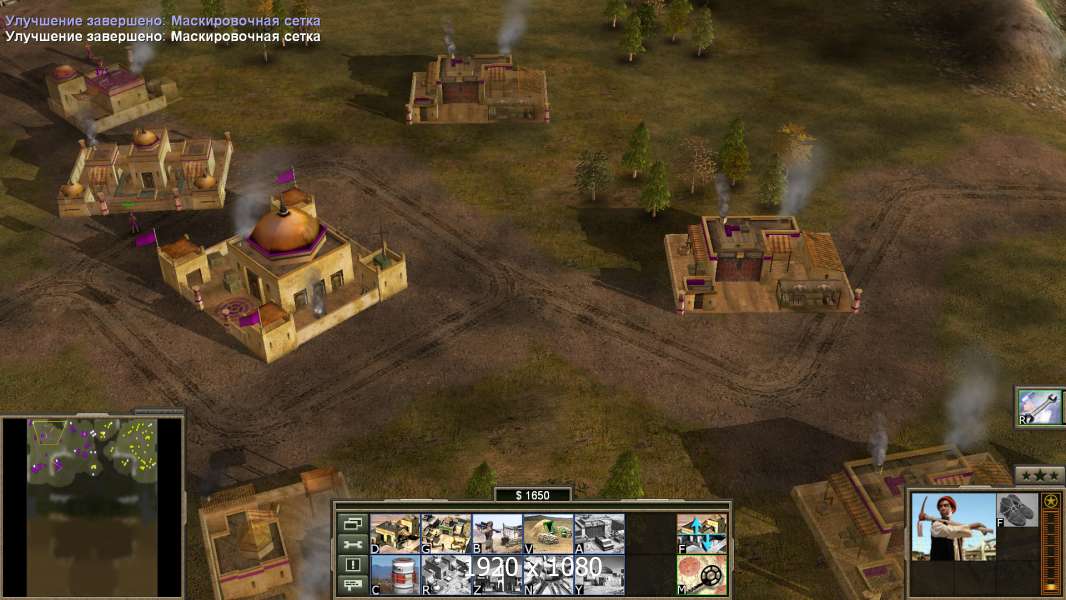
Task: Activate the blue arrows building icon F
Action: pos(702,533)
